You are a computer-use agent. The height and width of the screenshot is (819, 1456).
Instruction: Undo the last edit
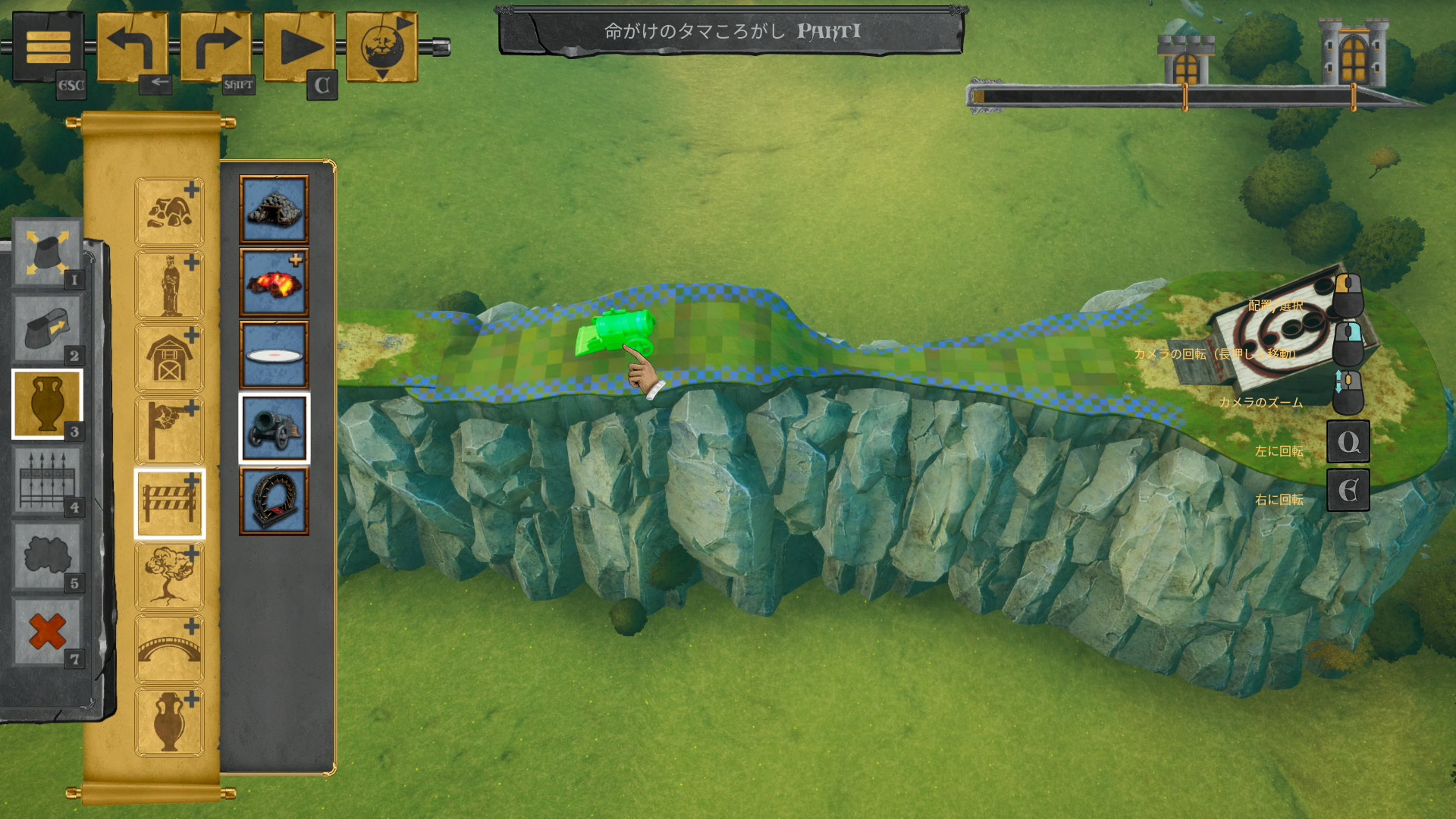pyautogui.click(x=132, y=47)
